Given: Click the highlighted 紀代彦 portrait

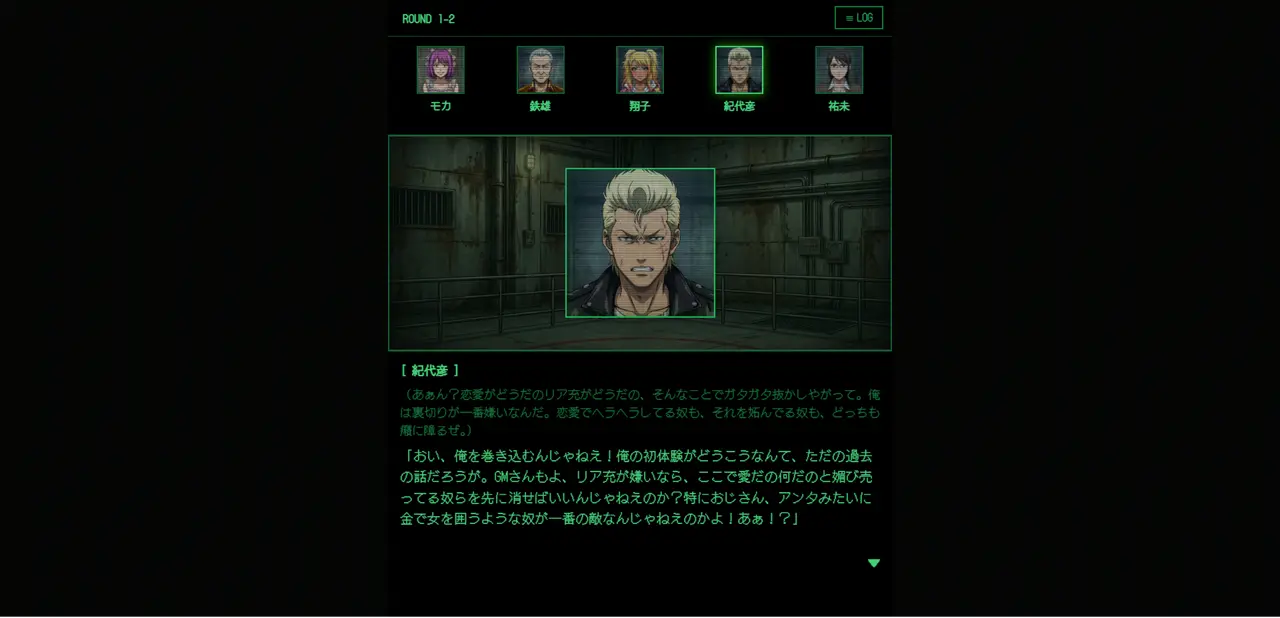Looking at the screenshot, I should [739, 70].
